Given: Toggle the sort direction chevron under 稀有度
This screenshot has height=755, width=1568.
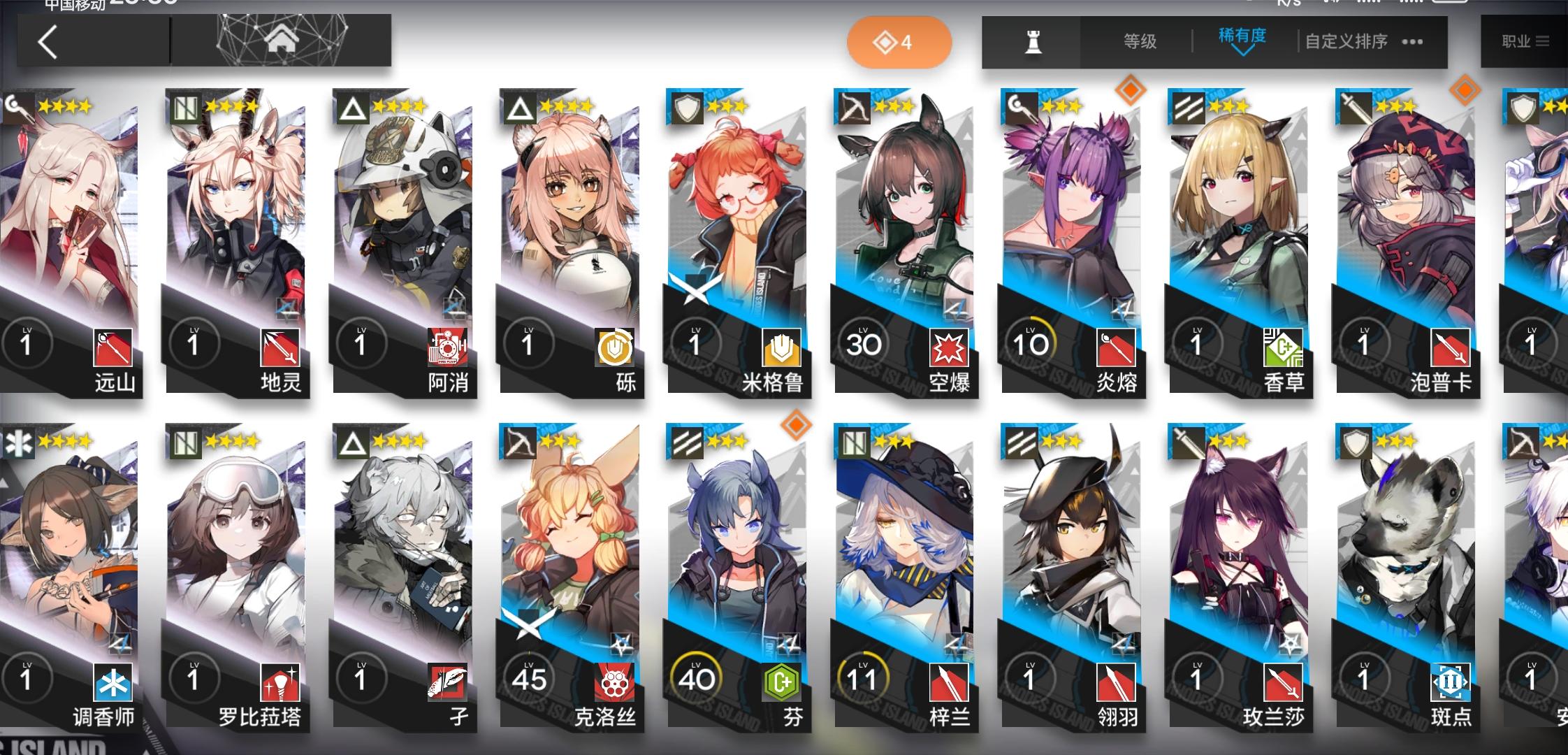Looking at the screenshot, I should click(x=1242, y=52).
